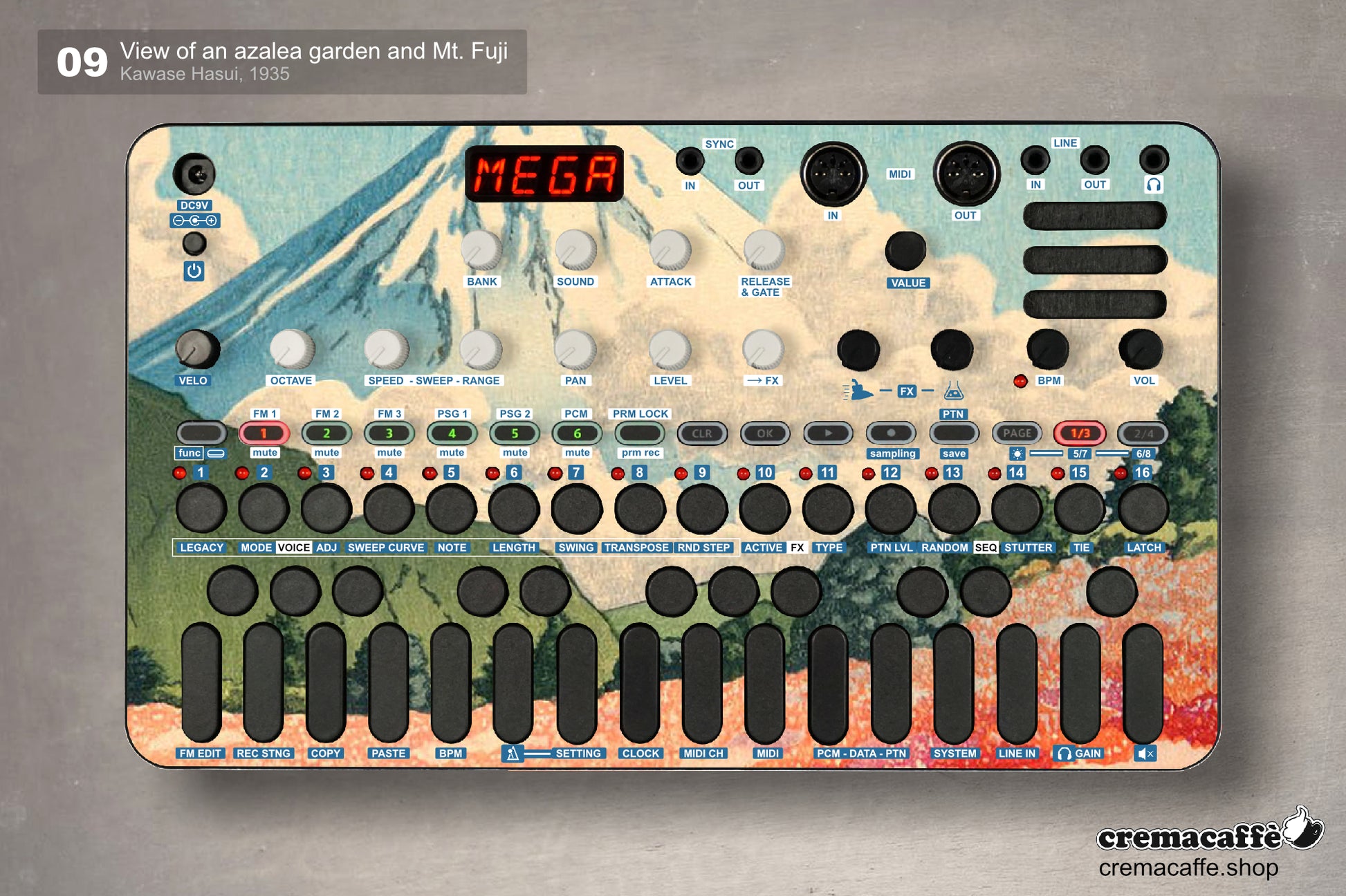Select the PCM track button
This screenshot has height=896, width=1346.
(577, 433)
